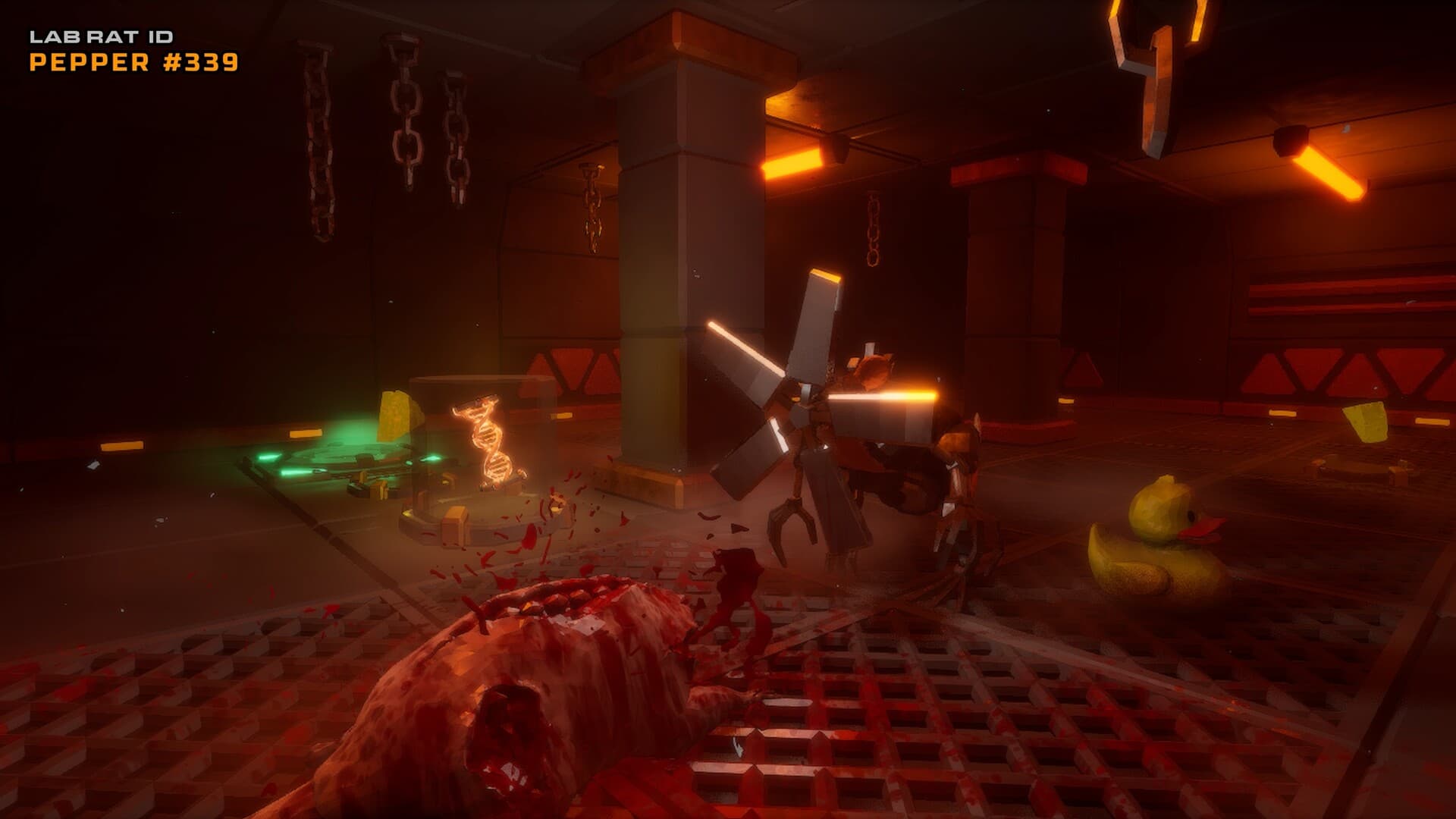Select the LAB RAT ID header text
This screenshot has width=1456, height=819.
click(x=102, y=36)
